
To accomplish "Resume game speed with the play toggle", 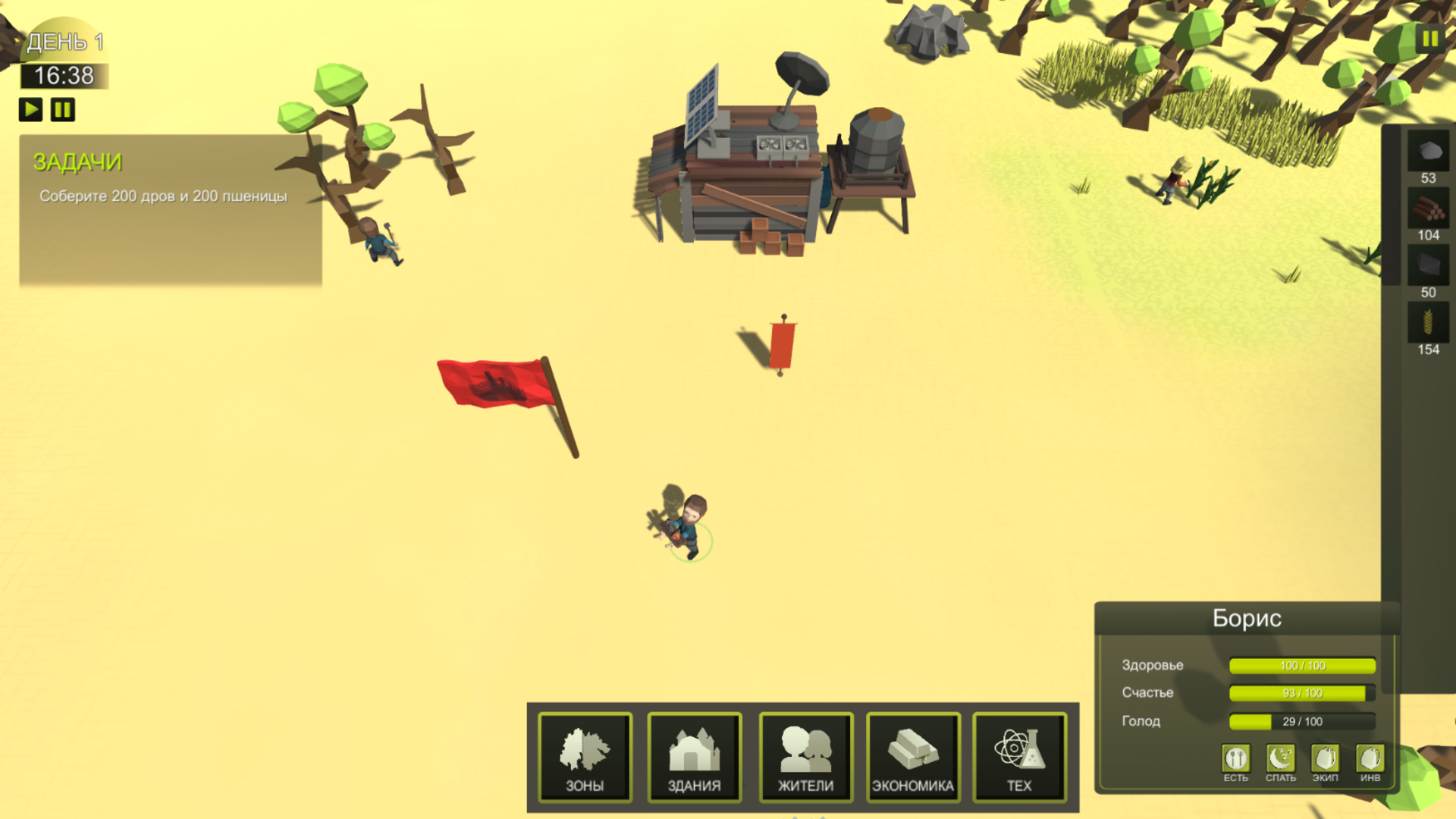I will (30, 109).
